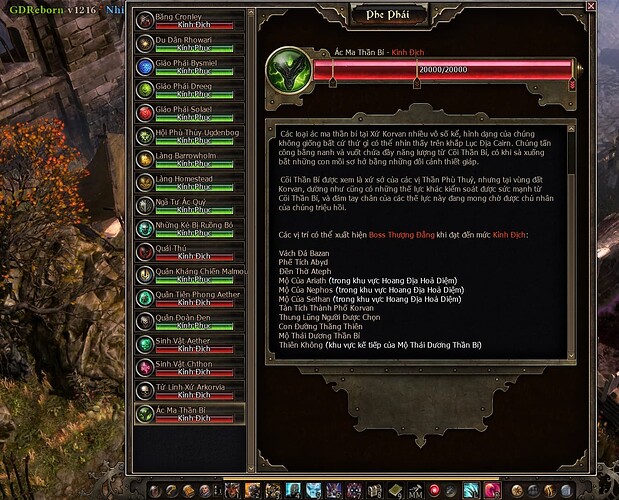Select the Băng Cronley faction row

coord(188,21)
